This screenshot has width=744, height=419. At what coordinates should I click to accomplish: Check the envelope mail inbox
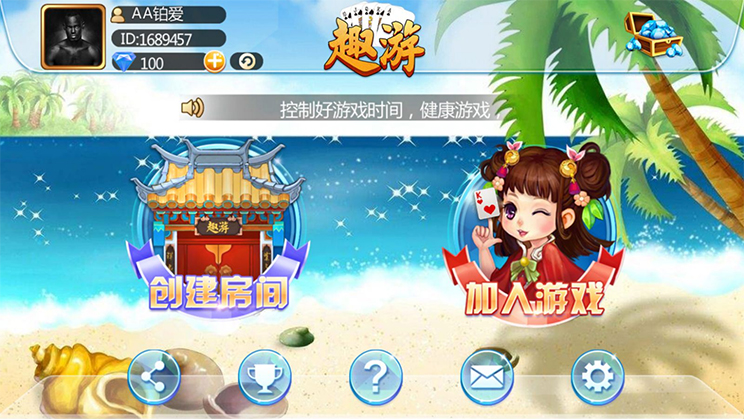point(486,377)
